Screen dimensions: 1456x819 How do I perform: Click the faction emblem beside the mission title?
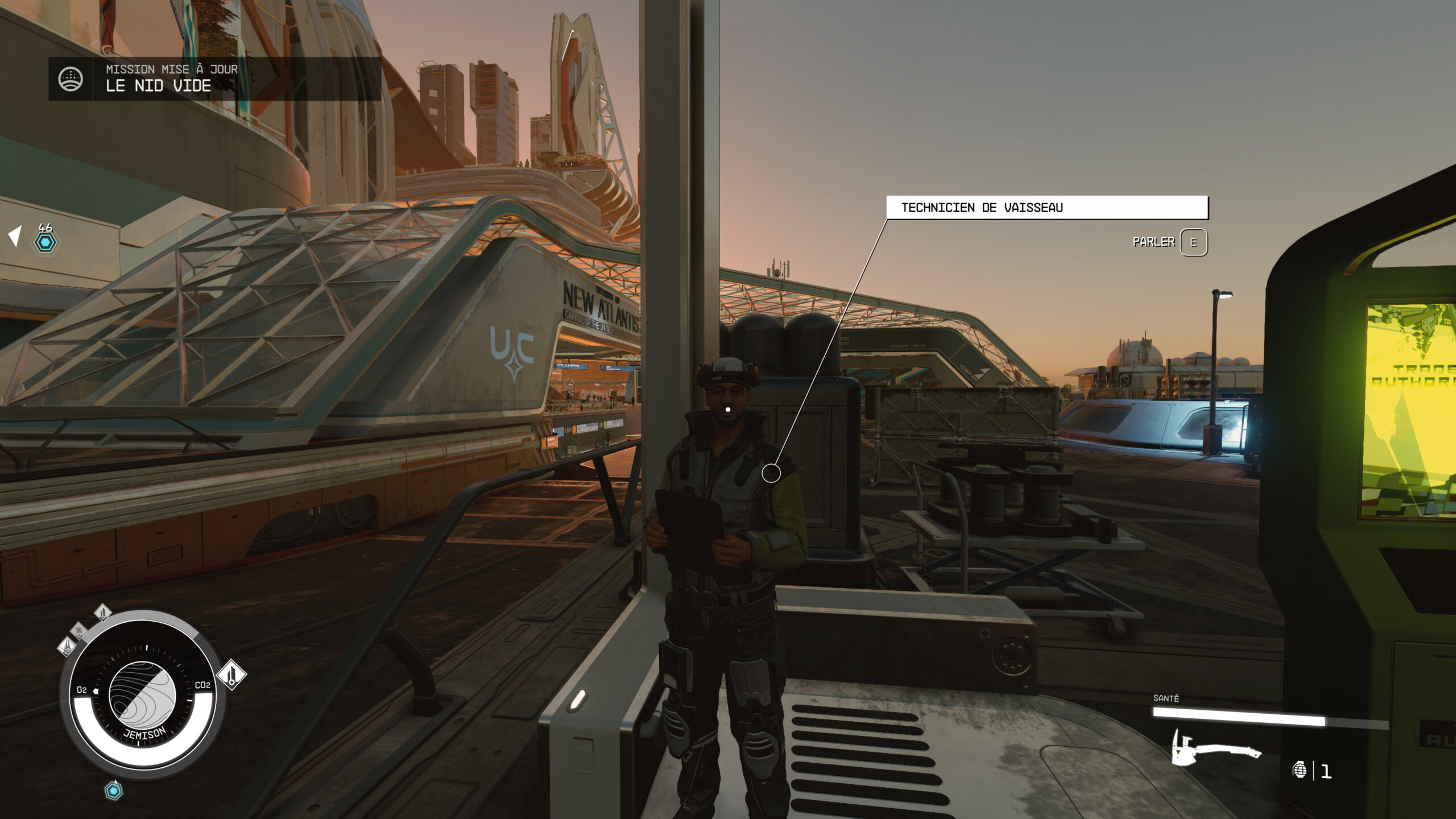[71, 79]
